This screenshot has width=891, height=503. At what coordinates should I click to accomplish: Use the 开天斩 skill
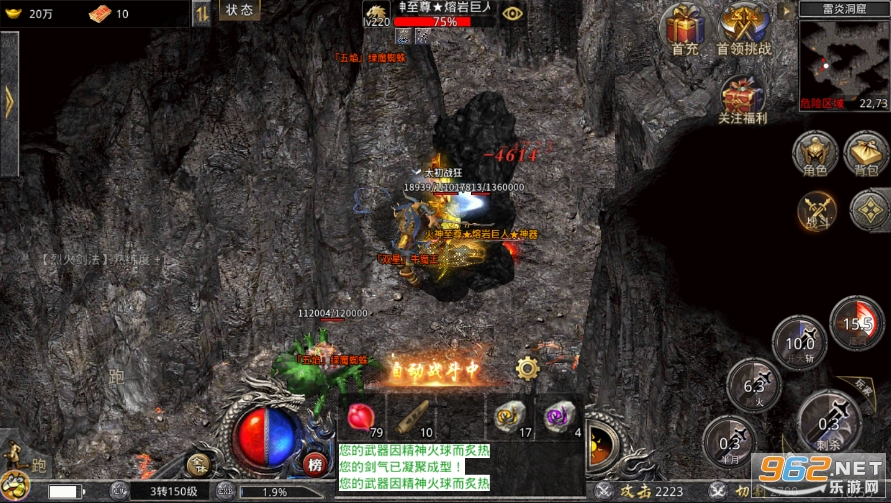tap(798, 342)
